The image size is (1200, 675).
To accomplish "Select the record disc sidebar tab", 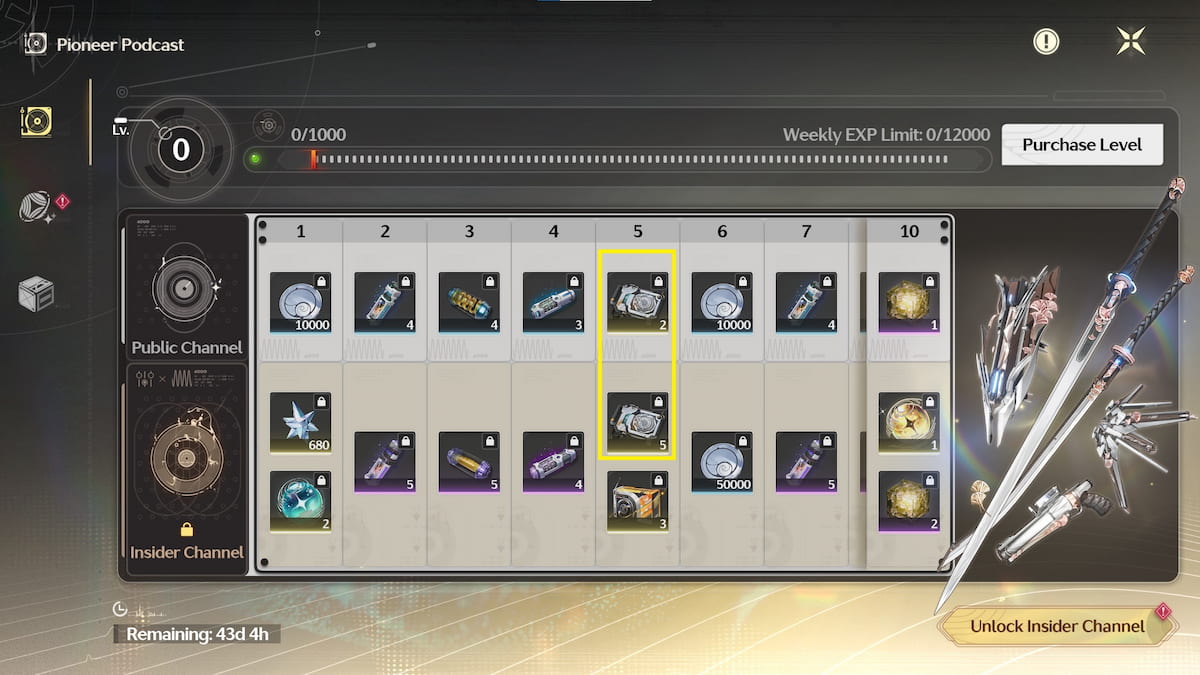I will pyautogui.click(x=37, y=122).
